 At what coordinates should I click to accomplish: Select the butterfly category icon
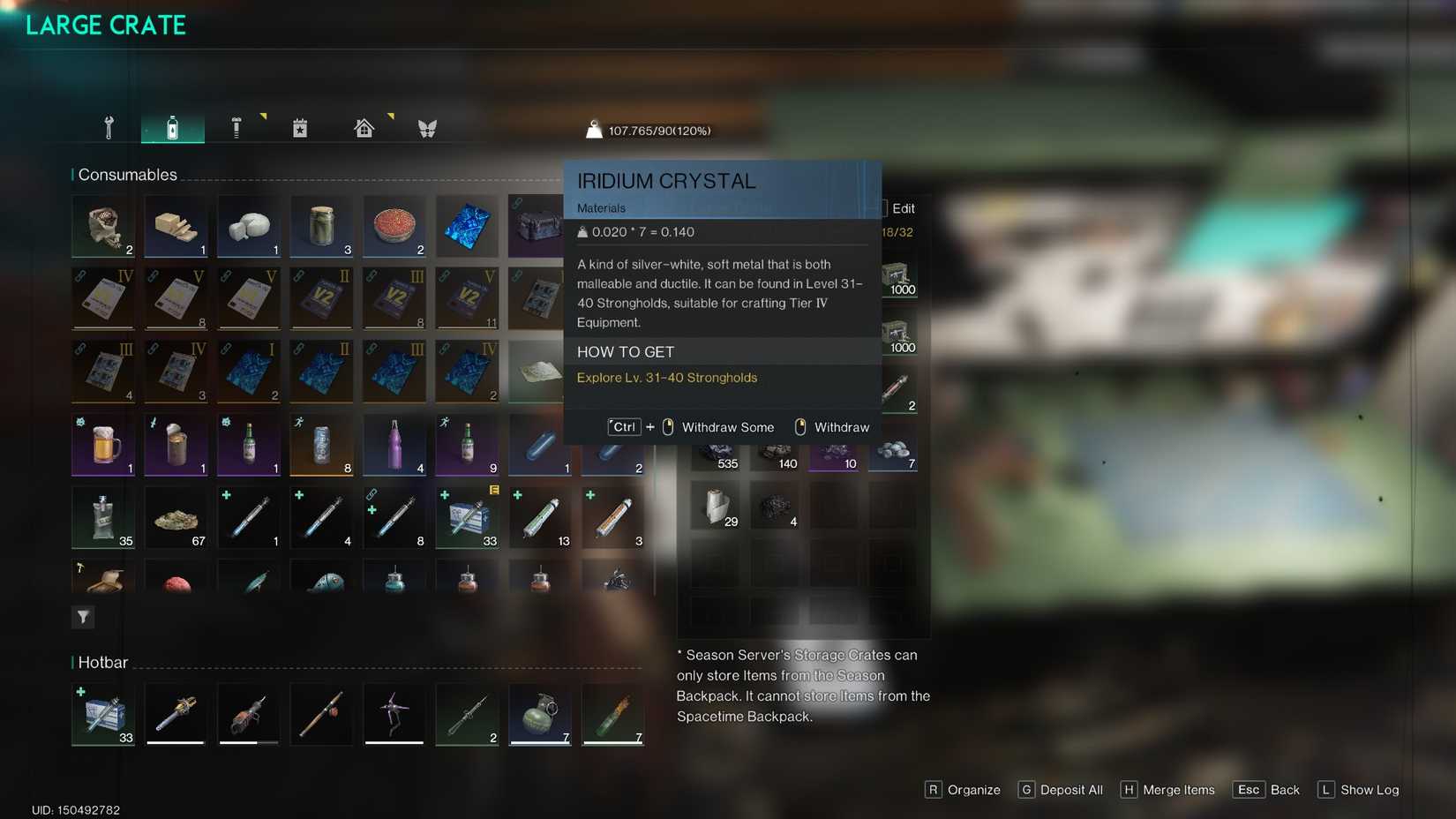click(x=426, y=126)
